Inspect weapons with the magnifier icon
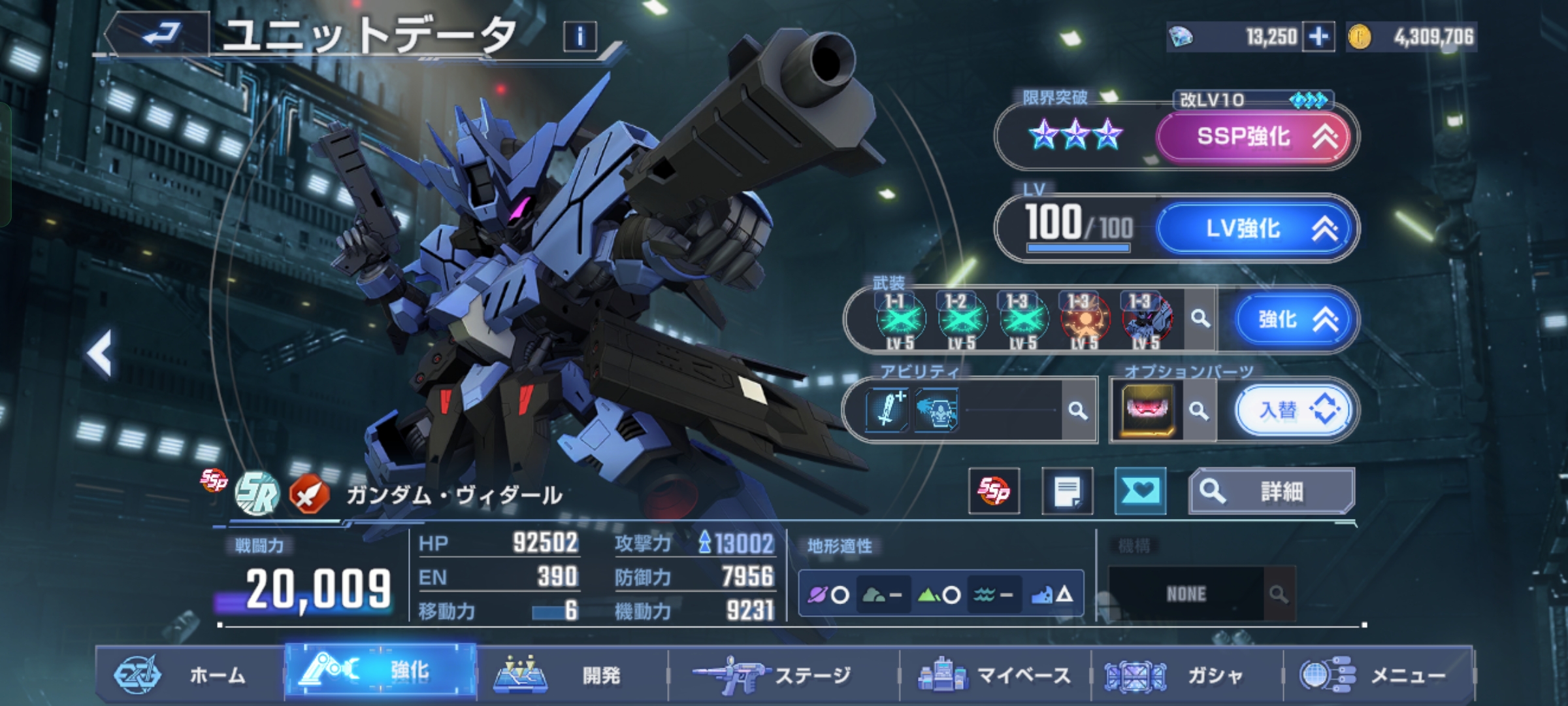Screen dimensions: 1568x706 click(1200, 319)
